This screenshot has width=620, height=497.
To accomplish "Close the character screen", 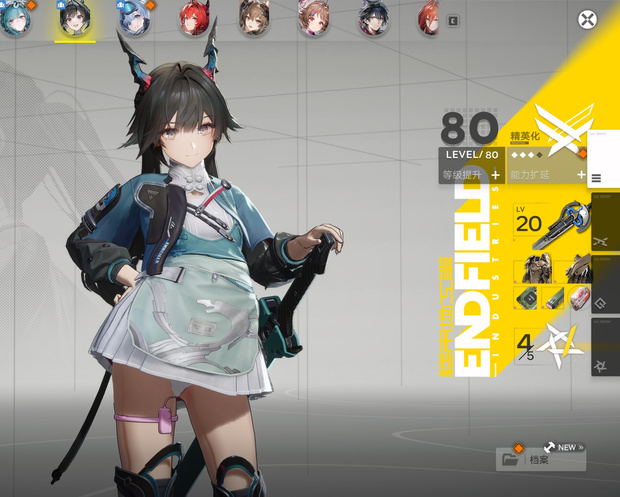I will [587, 19].
